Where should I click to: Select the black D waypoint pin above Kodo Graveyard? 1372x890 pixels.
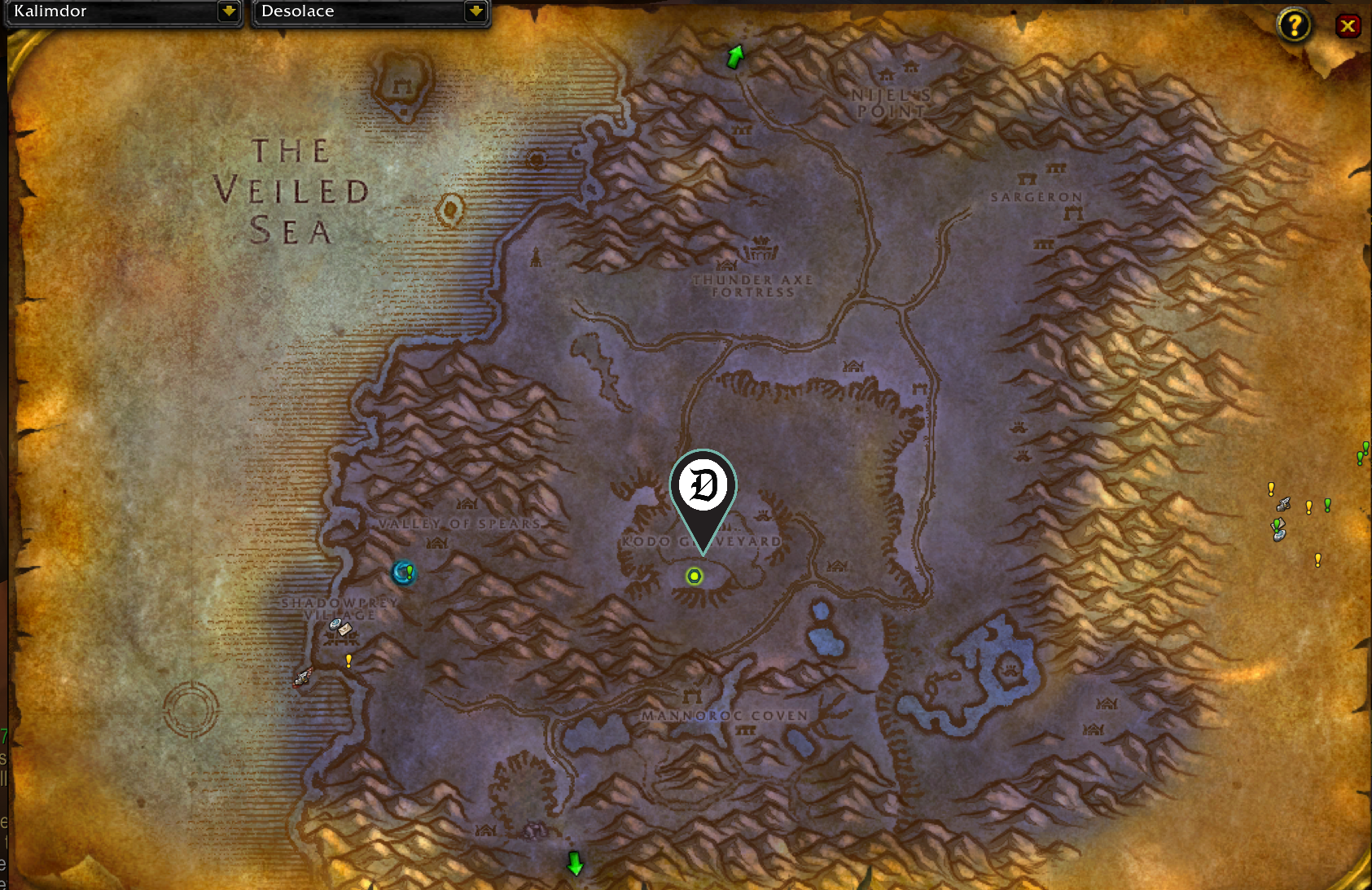703,486
